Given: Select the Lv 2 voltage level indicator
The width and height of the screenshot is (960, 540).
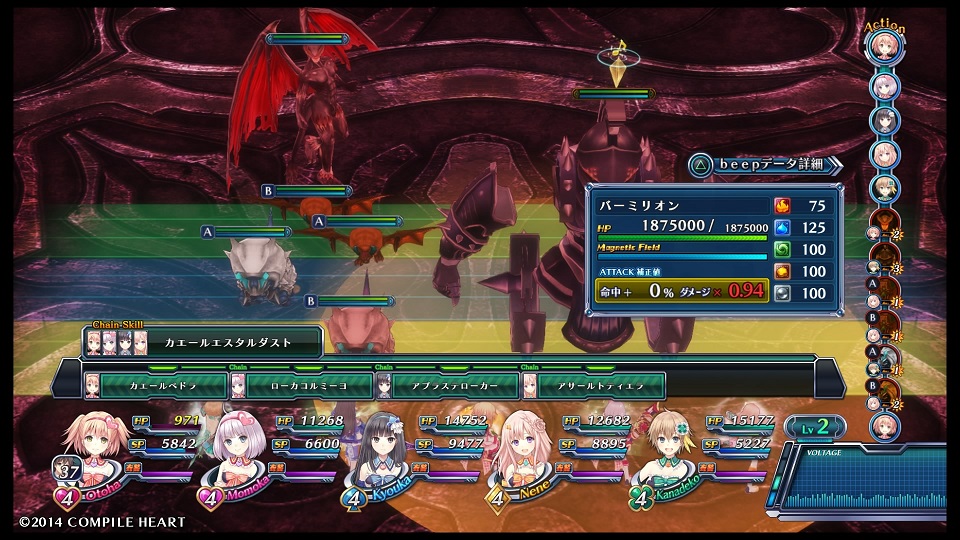Looking at the screenshot, I should (x=816, y=427).
